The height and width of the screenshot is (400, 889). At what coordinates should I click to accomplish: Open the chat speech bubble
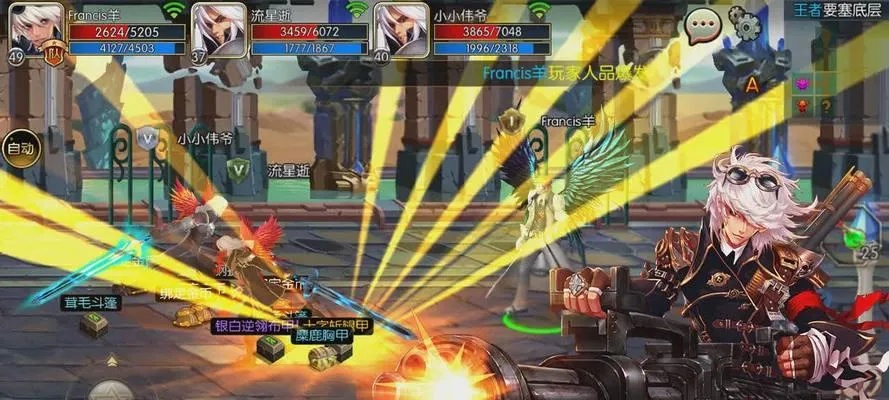click(704, 21)
